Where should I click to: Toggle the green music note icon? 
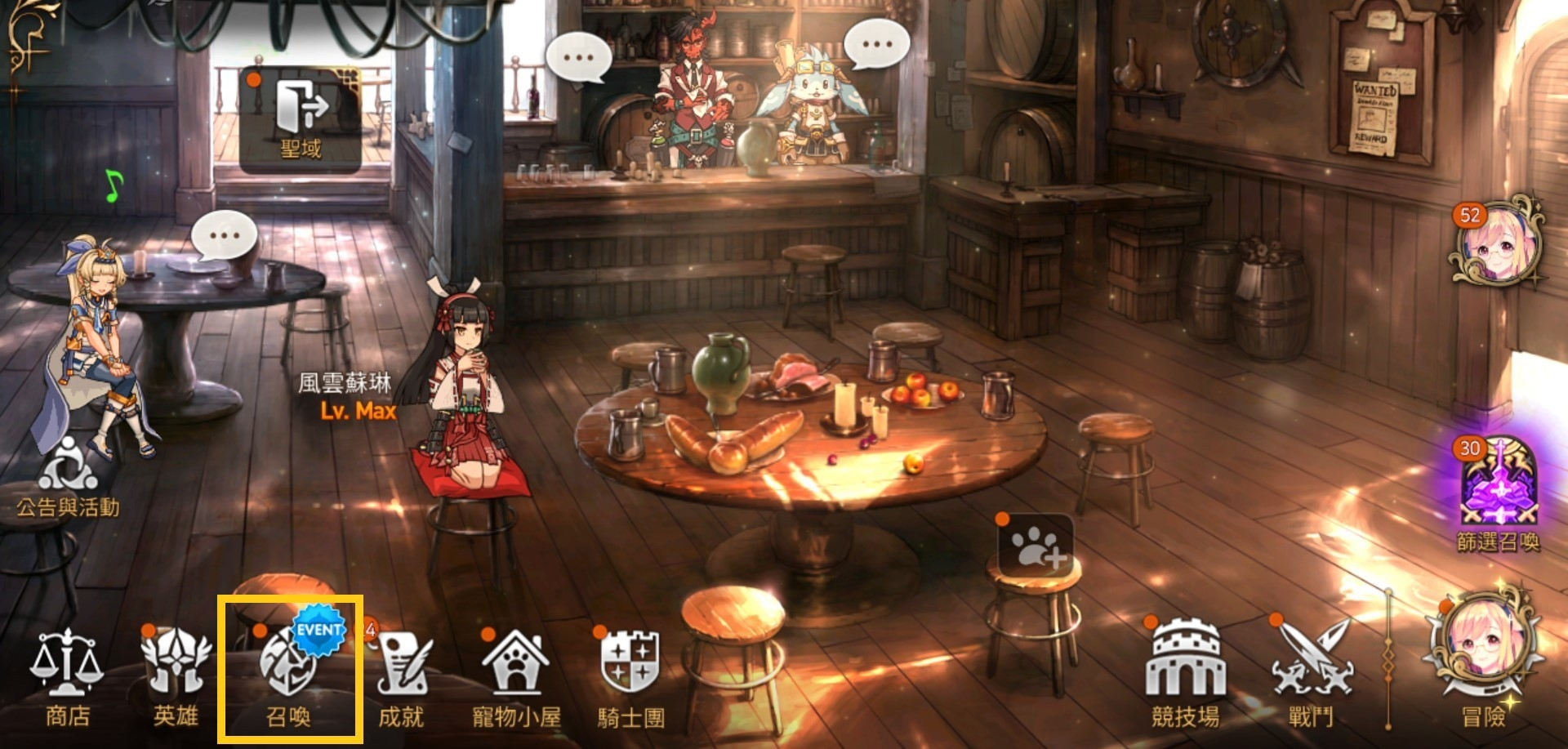click(x=114, y=186)
